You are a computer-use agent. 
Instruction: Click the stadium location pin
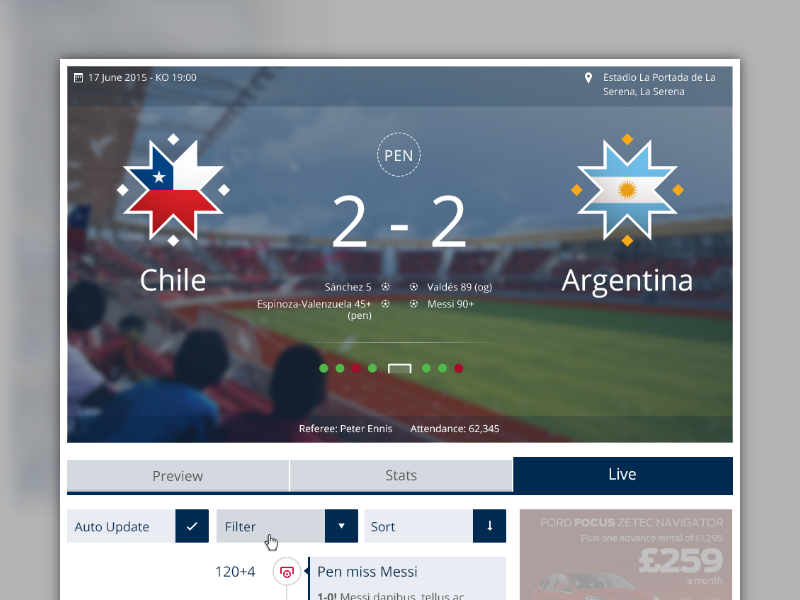[589, 78]
